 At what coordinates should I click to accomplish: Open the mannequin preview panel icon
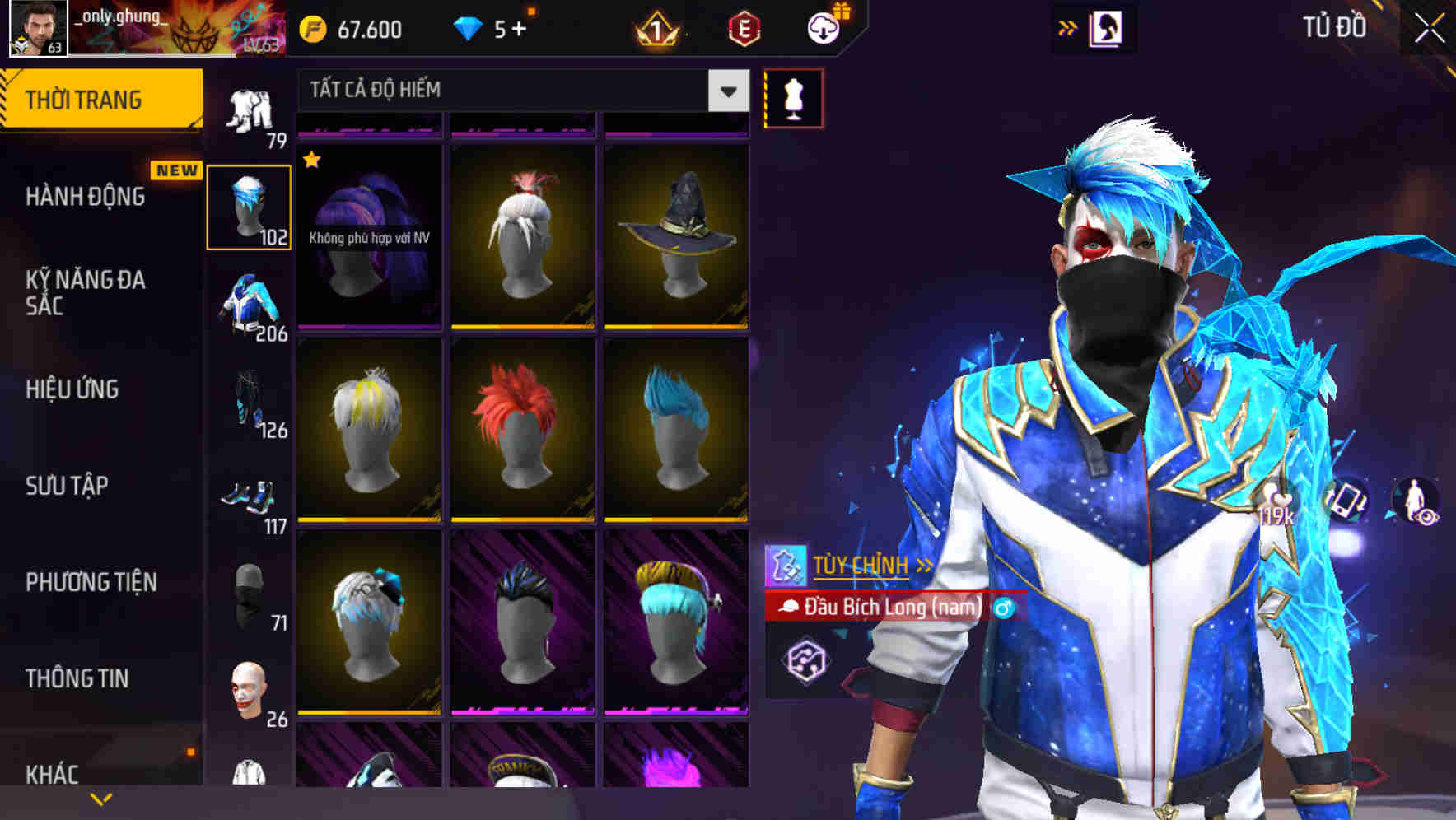click(791, 97)
